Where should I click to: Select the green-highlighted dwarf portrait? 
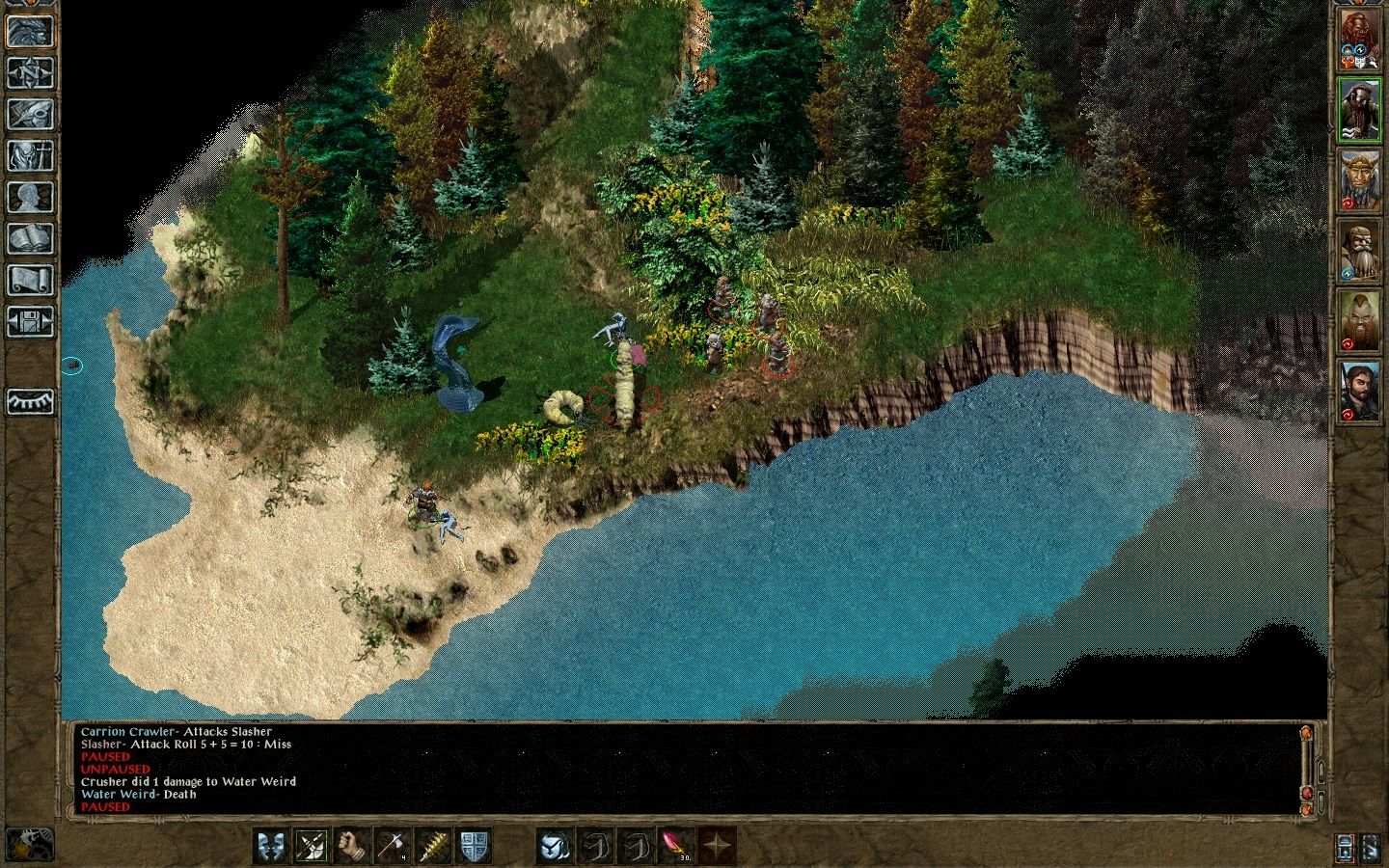1358,110
